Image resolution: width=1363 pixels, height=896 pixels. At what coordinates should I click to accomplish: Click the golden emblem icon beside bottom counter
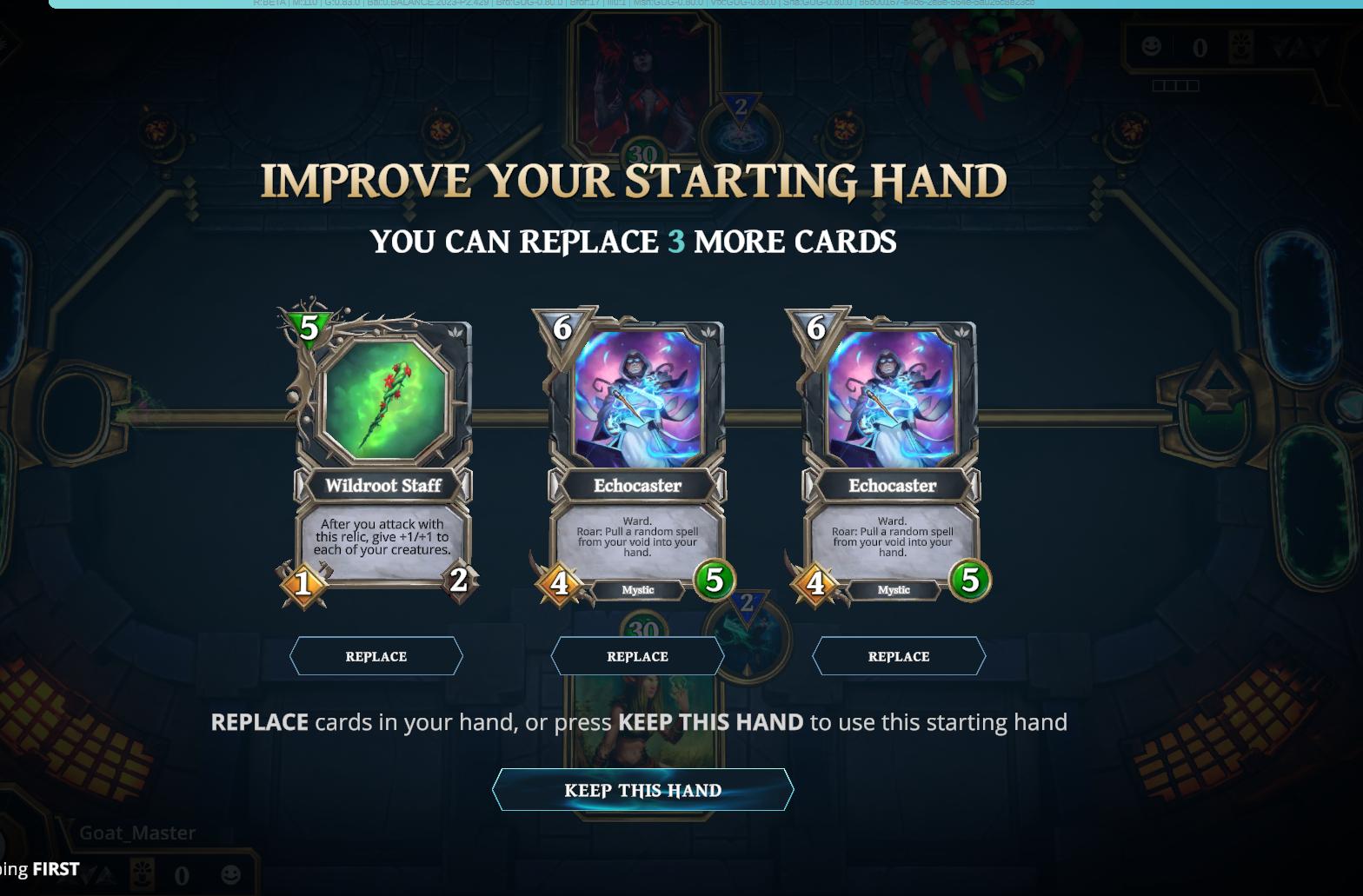click(141, 874)
